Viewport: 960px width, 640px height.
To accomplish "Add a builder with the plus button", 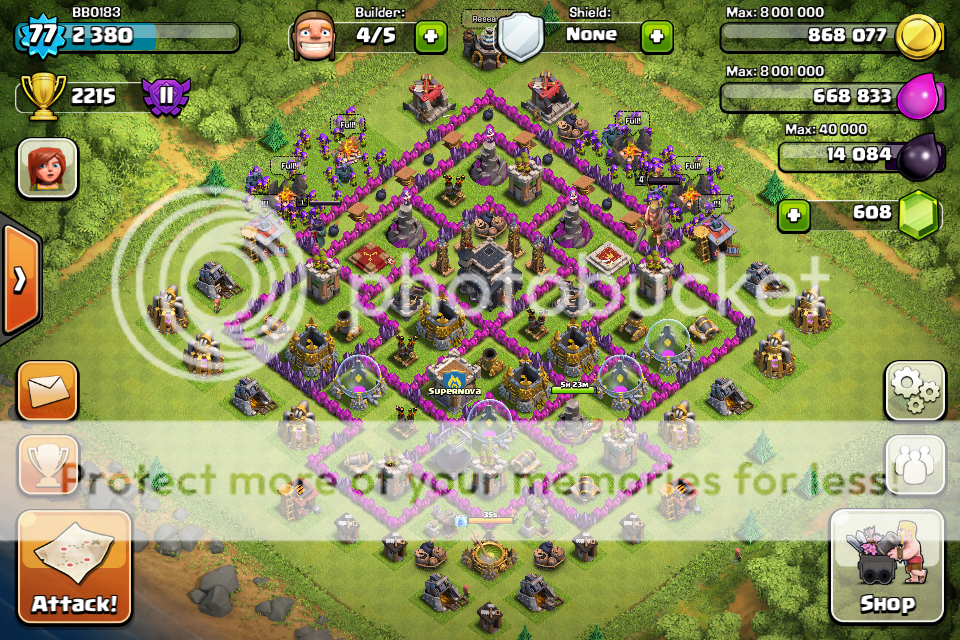I will point(431,37).
